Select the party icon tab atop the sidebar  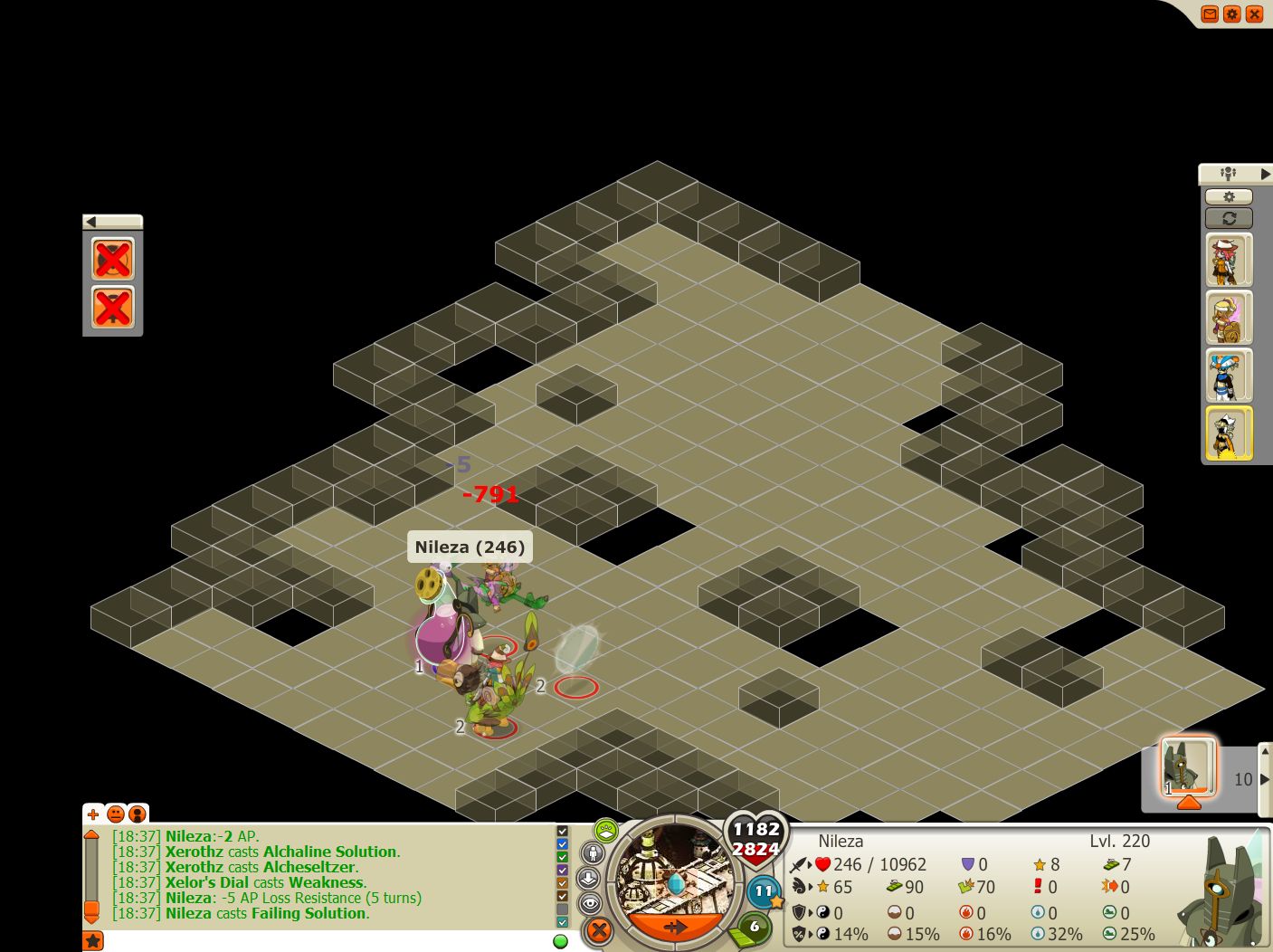tap(1229, 173)
